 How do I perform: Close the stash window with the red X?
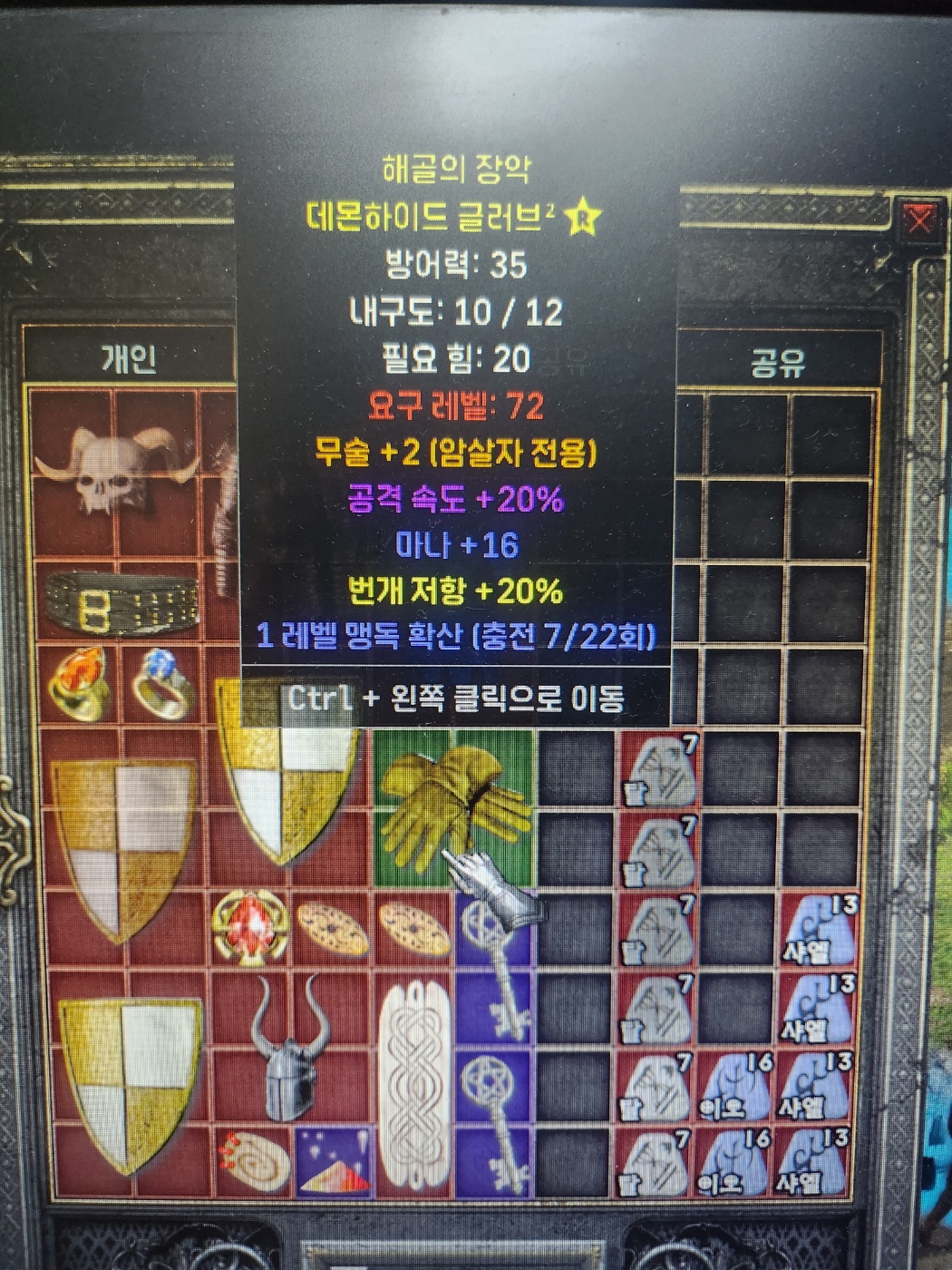pos(918,220)
